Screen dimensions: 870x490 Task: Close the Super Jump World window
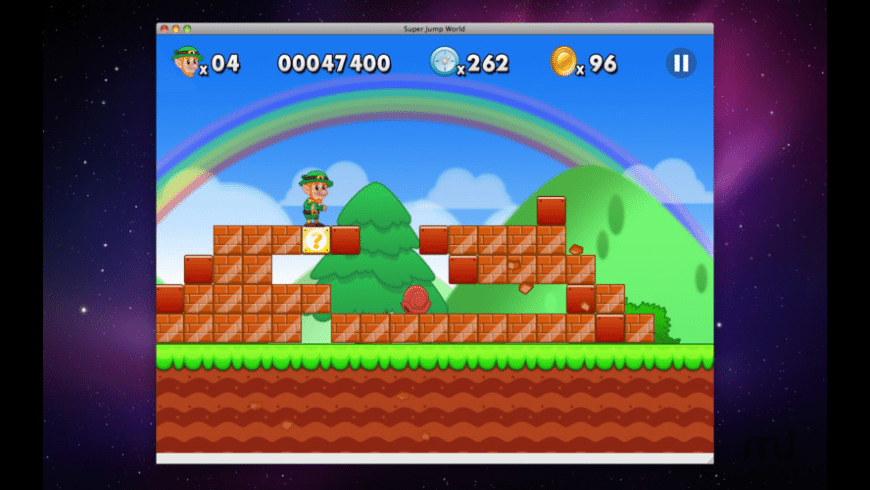[x=165, y=29]
